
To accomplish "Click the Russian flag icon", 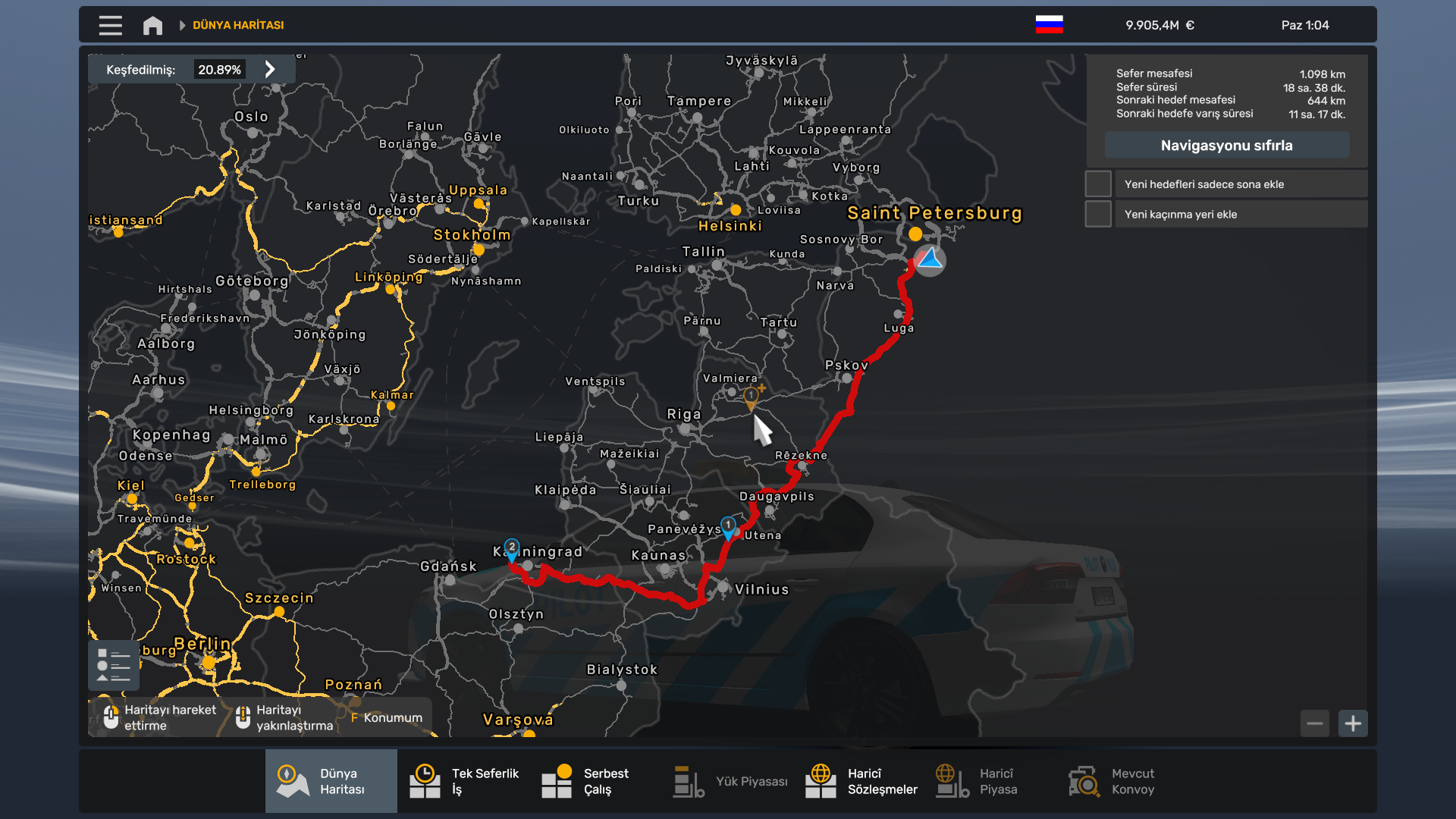I will pos(1049,25).
